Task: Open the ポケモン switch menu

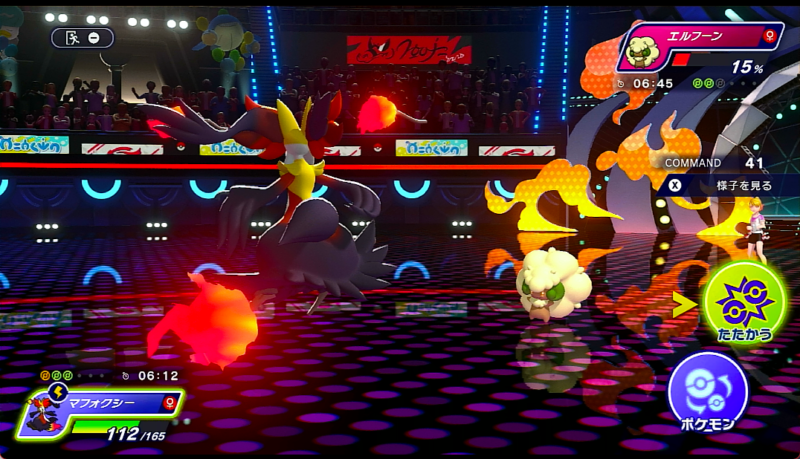Action: click(x=708, y=393)
